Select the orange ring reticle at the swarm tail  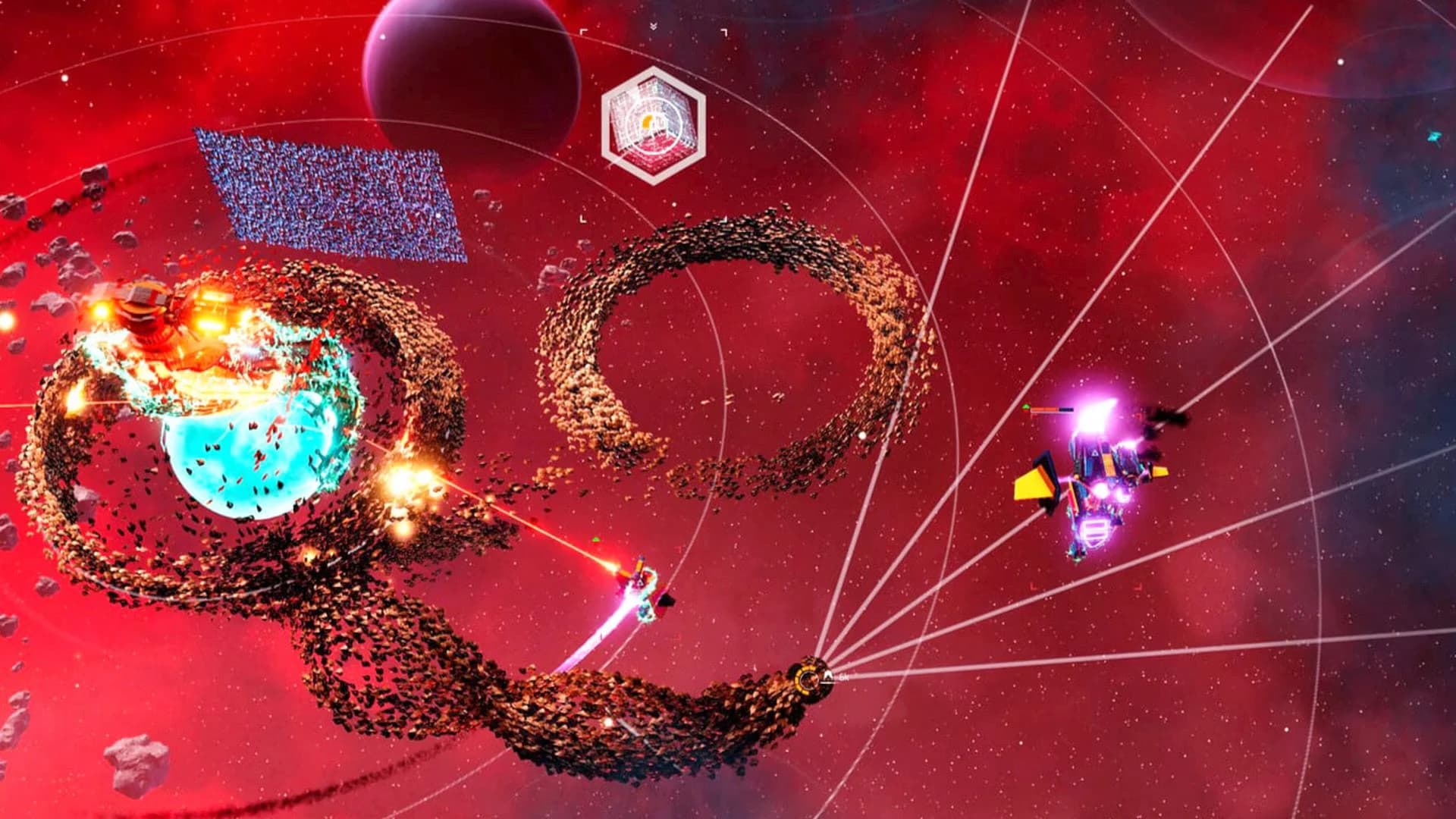pos(807,680)
